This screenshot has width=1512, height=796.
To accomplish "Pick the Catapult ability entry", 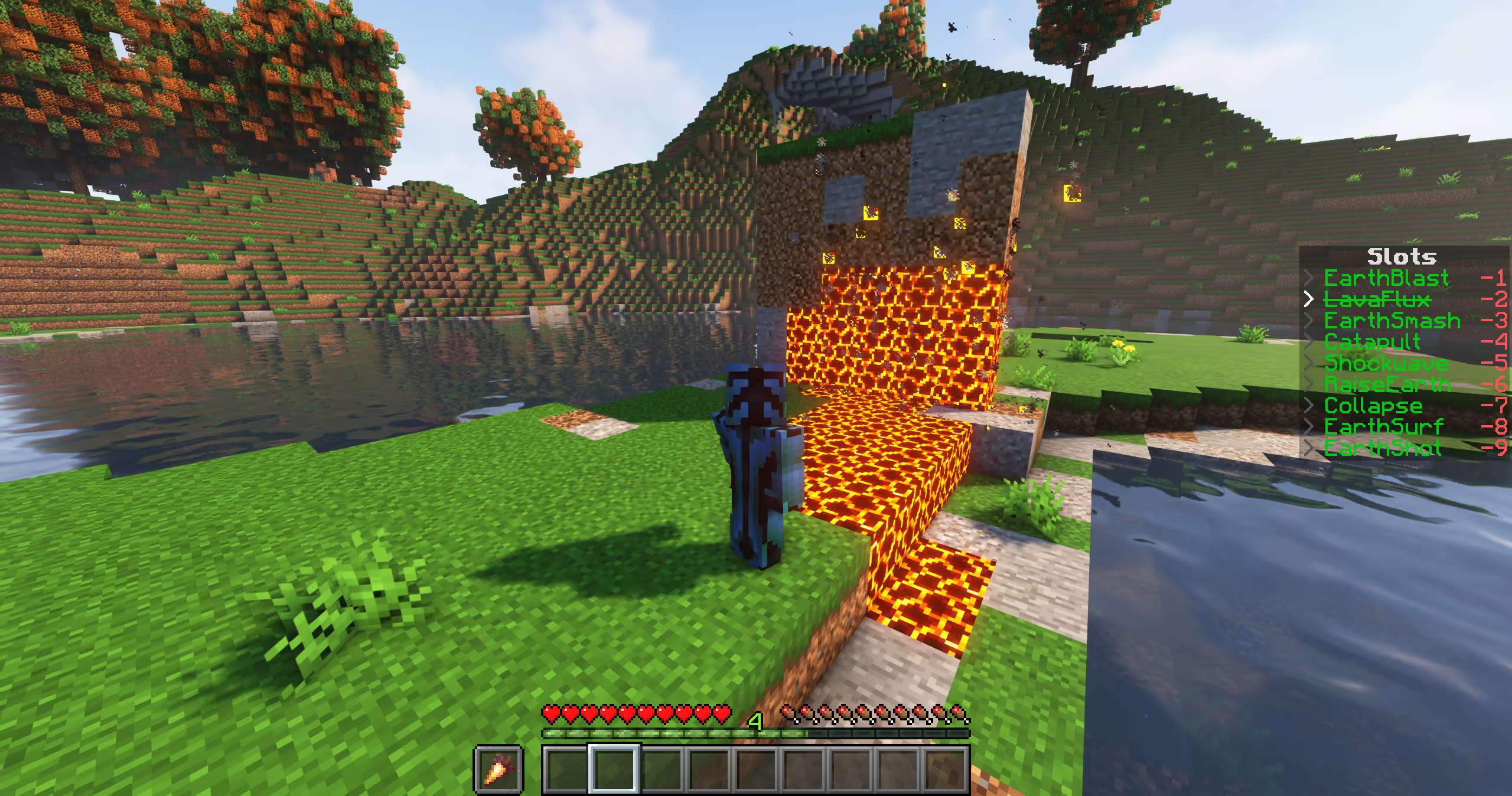I will click(x=1371, y=342).
